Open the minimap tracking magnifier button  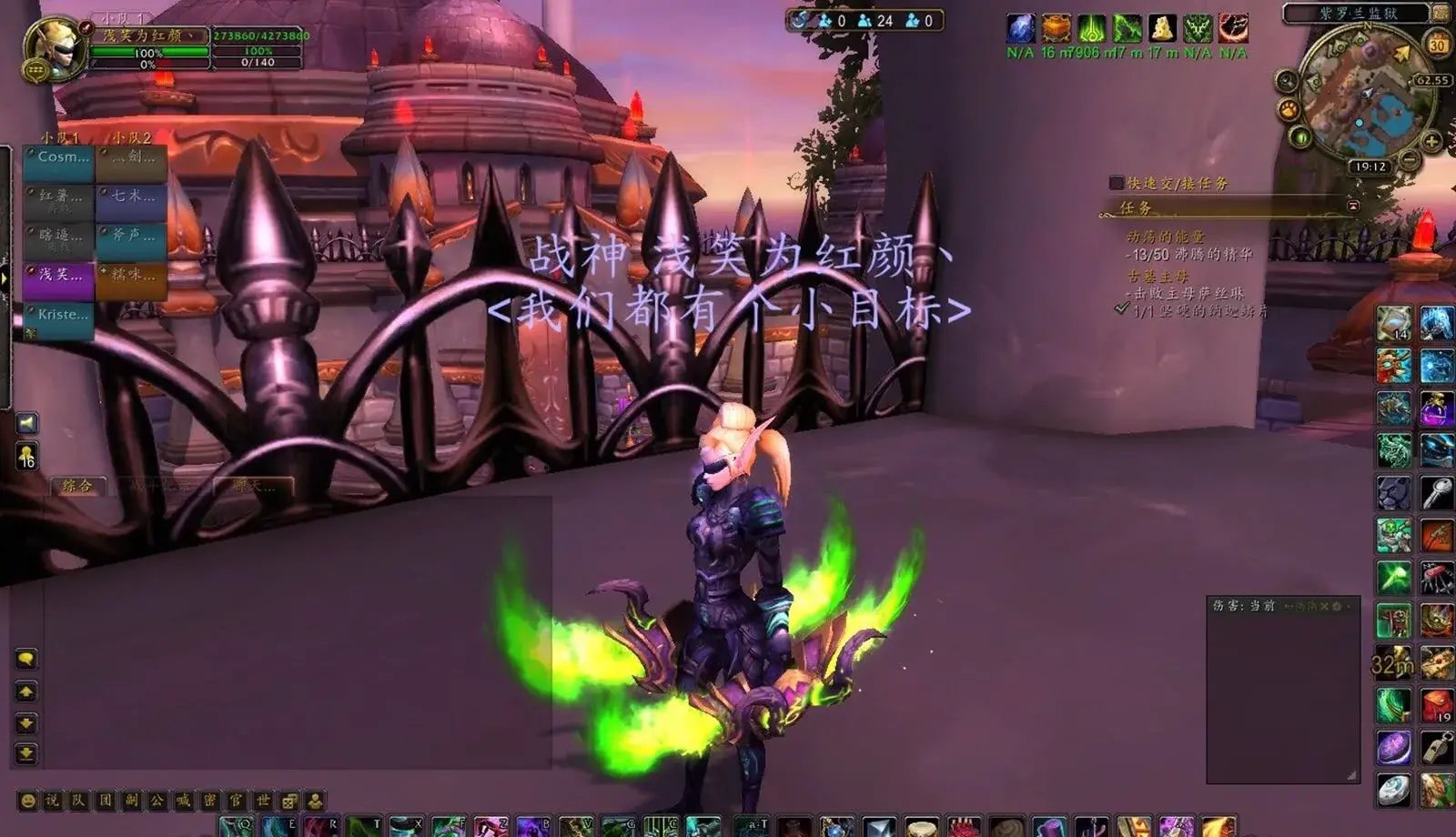pos(1287,82)
